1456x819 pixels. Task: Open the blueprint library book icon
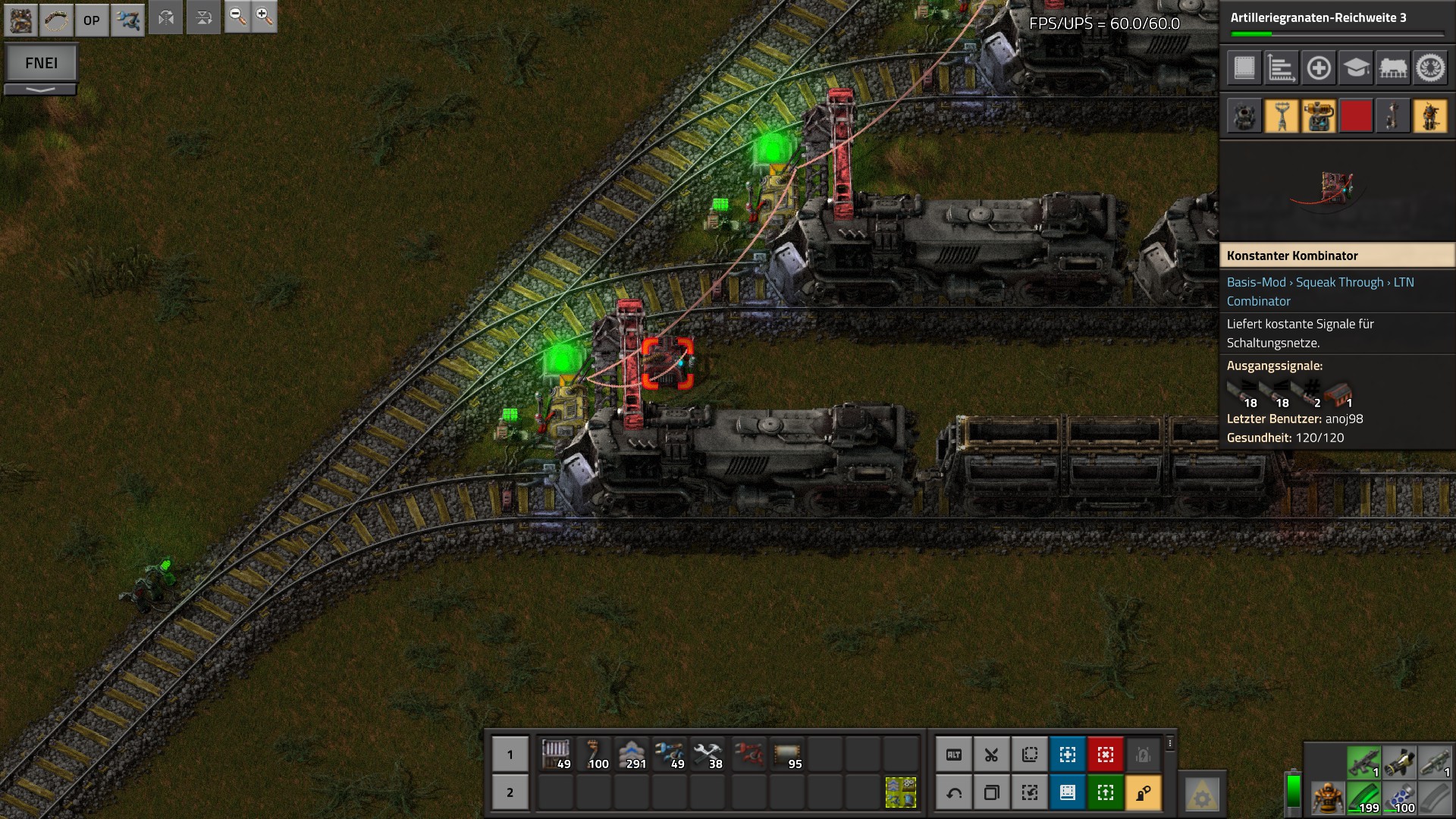pos(1244,68)
